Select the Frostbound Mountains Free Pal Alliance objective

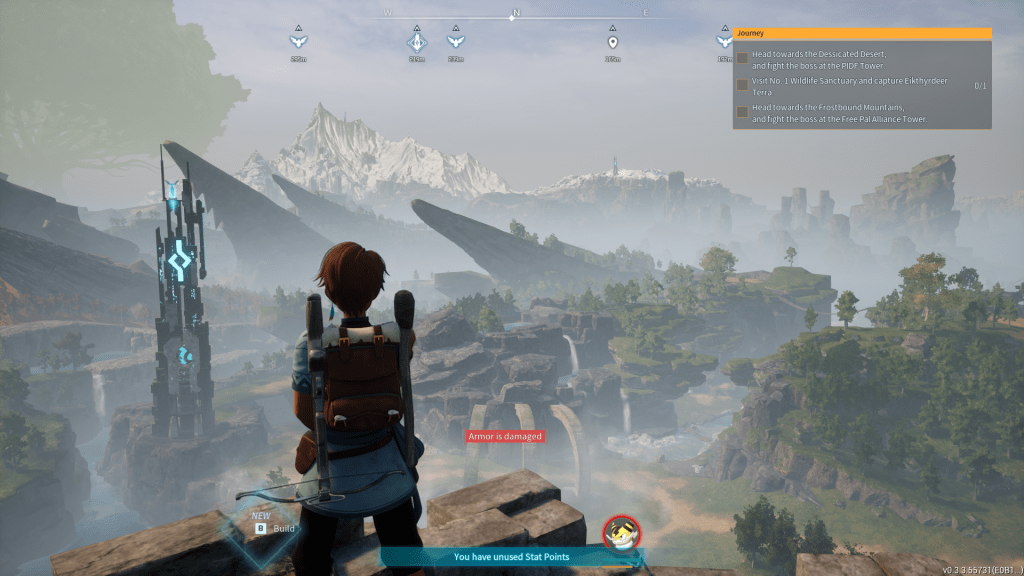[833, 113]
